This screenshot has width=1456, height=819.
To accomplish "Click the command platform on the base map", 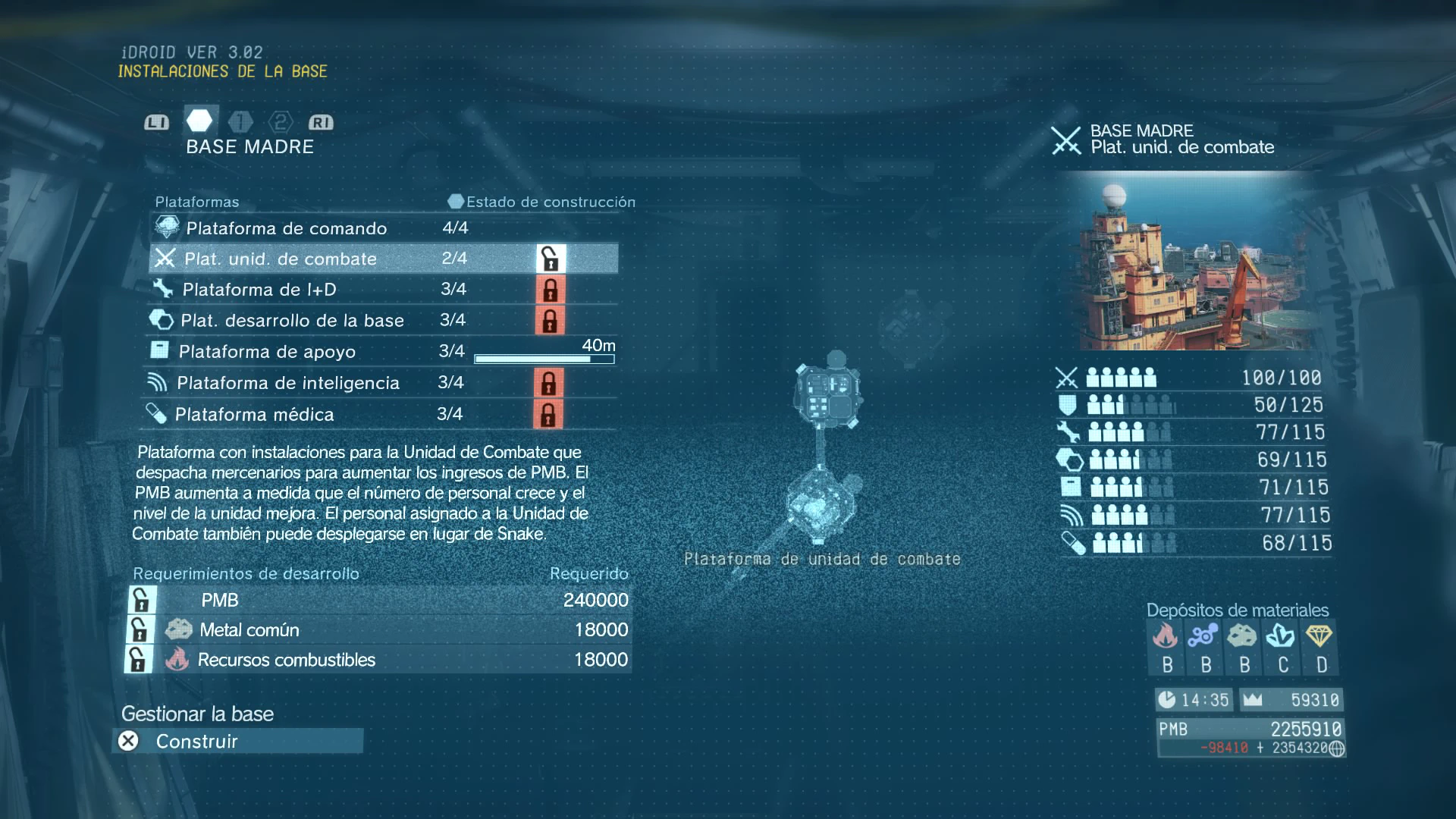I will pos(827,393).
